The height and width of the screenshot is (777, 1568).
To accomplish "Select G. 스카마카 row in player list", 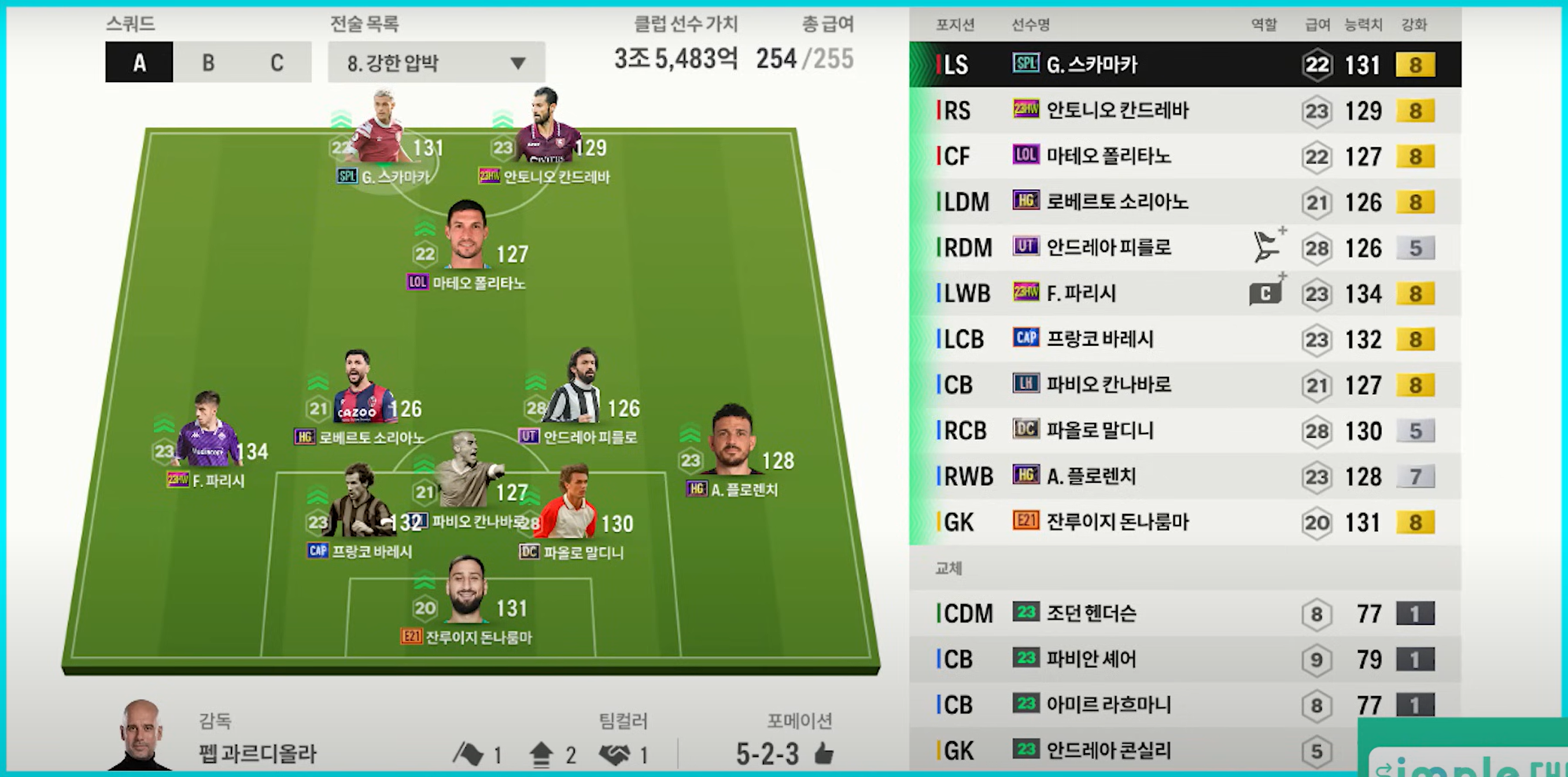I will coord(1185,65).
